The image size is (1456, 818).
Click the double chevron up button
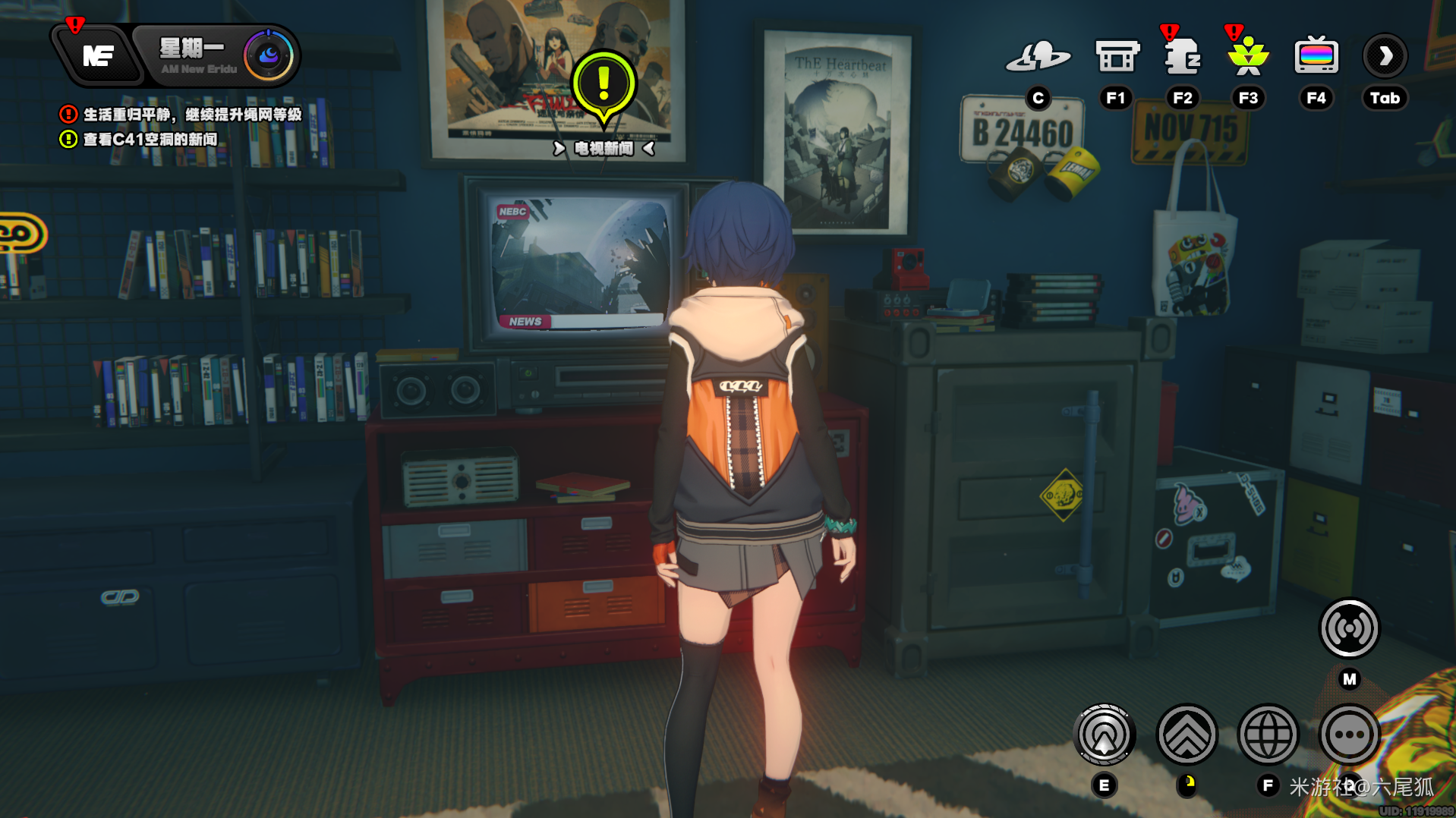(x=1187, y=735)
